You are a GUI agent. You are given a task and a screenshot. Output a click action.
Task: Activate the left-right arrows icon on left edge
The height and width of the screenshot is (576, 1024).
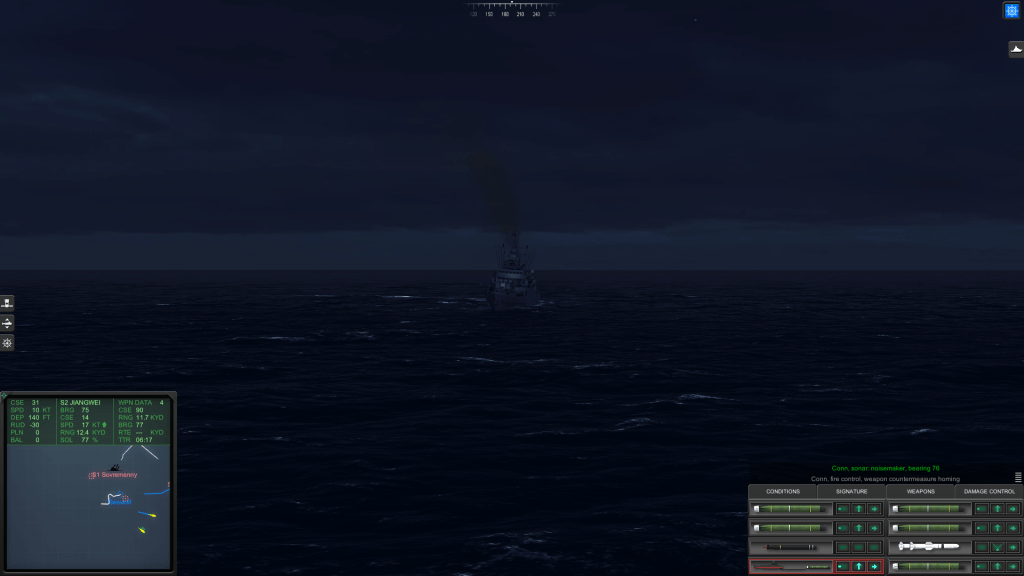pos(7,323)
